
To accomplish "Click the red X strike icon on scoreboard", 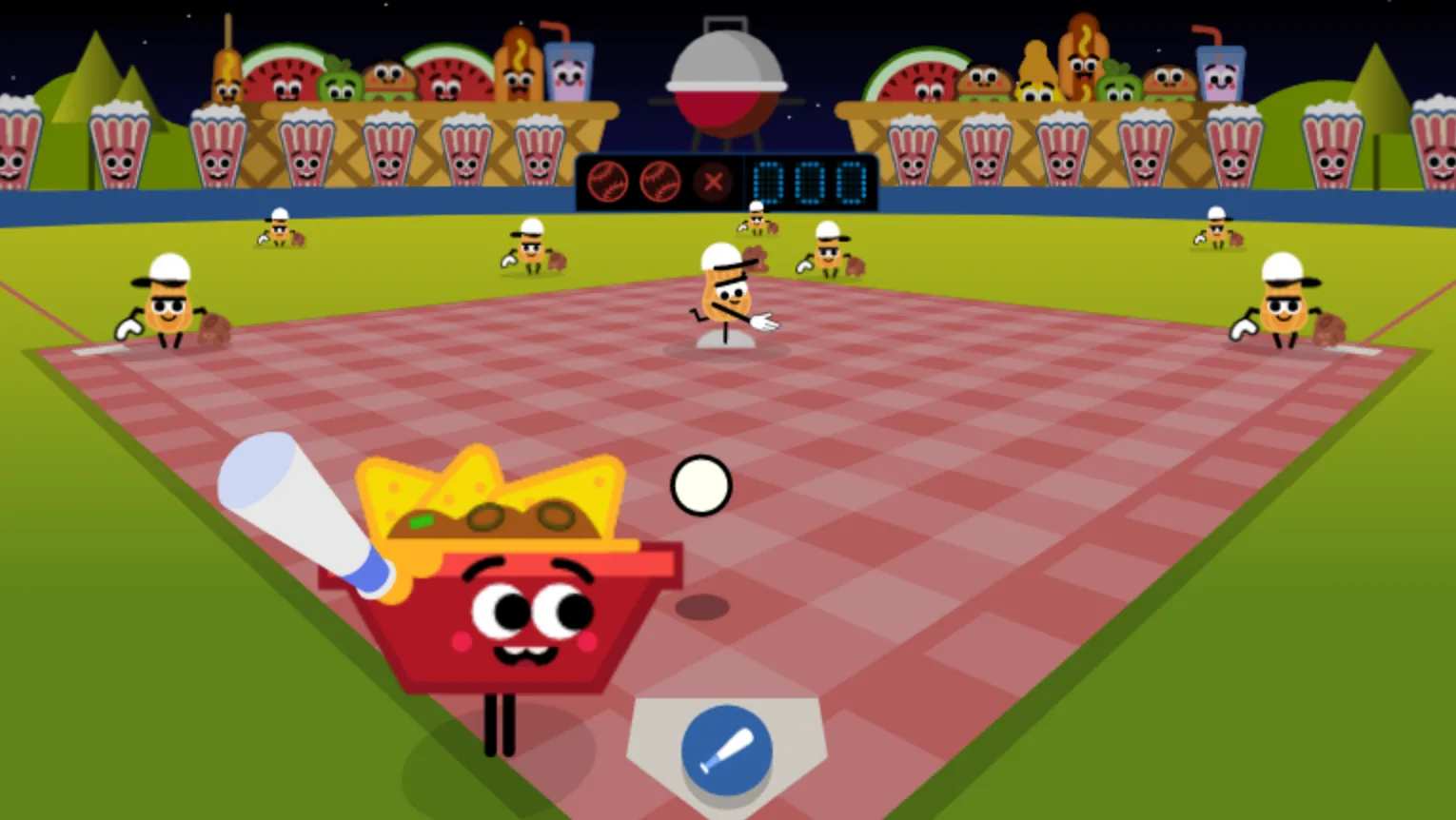I will [x=713, y=182].
